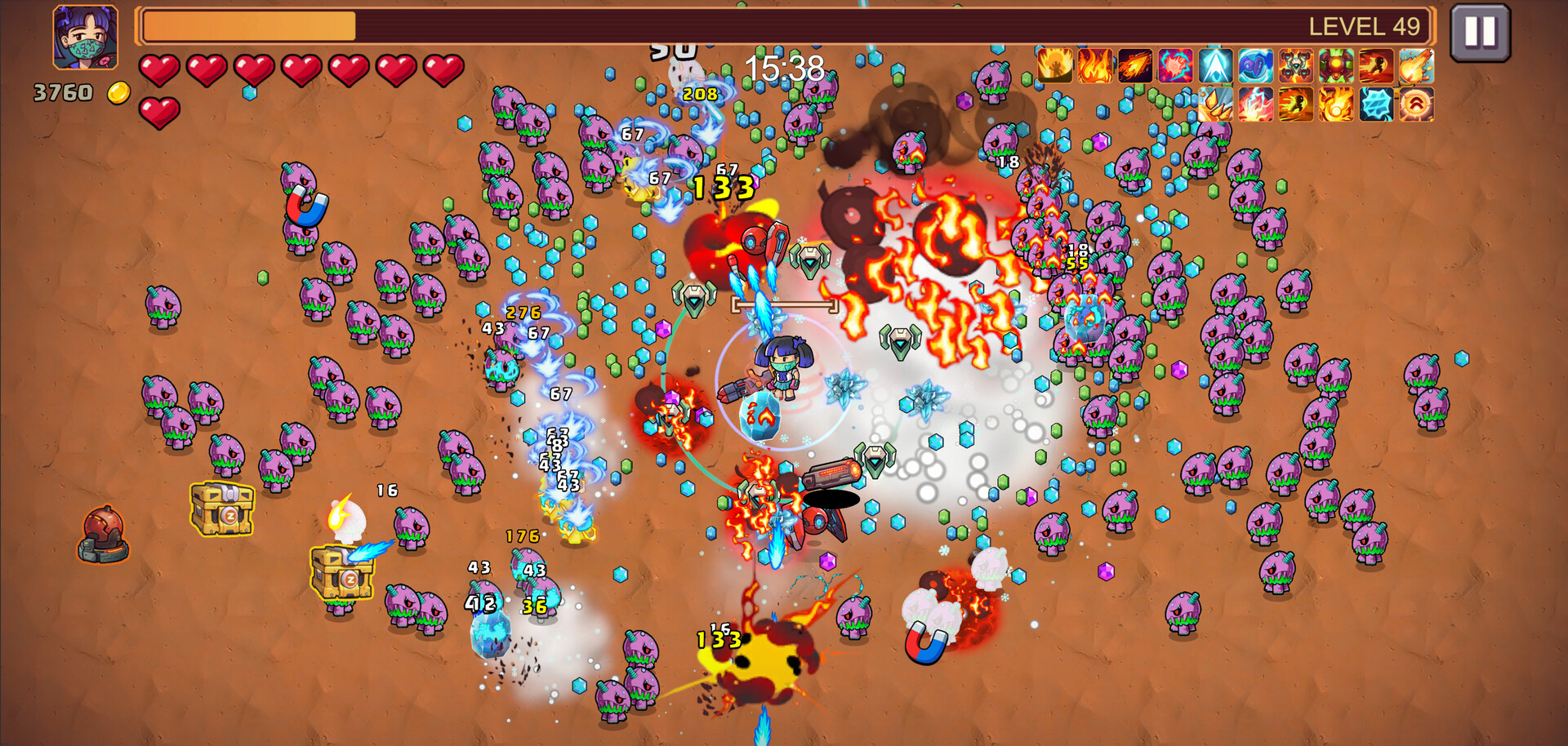Click the orange crystal shards skill icon
The height and width of the screenshot is (746, 1568).
point(1216,104)
